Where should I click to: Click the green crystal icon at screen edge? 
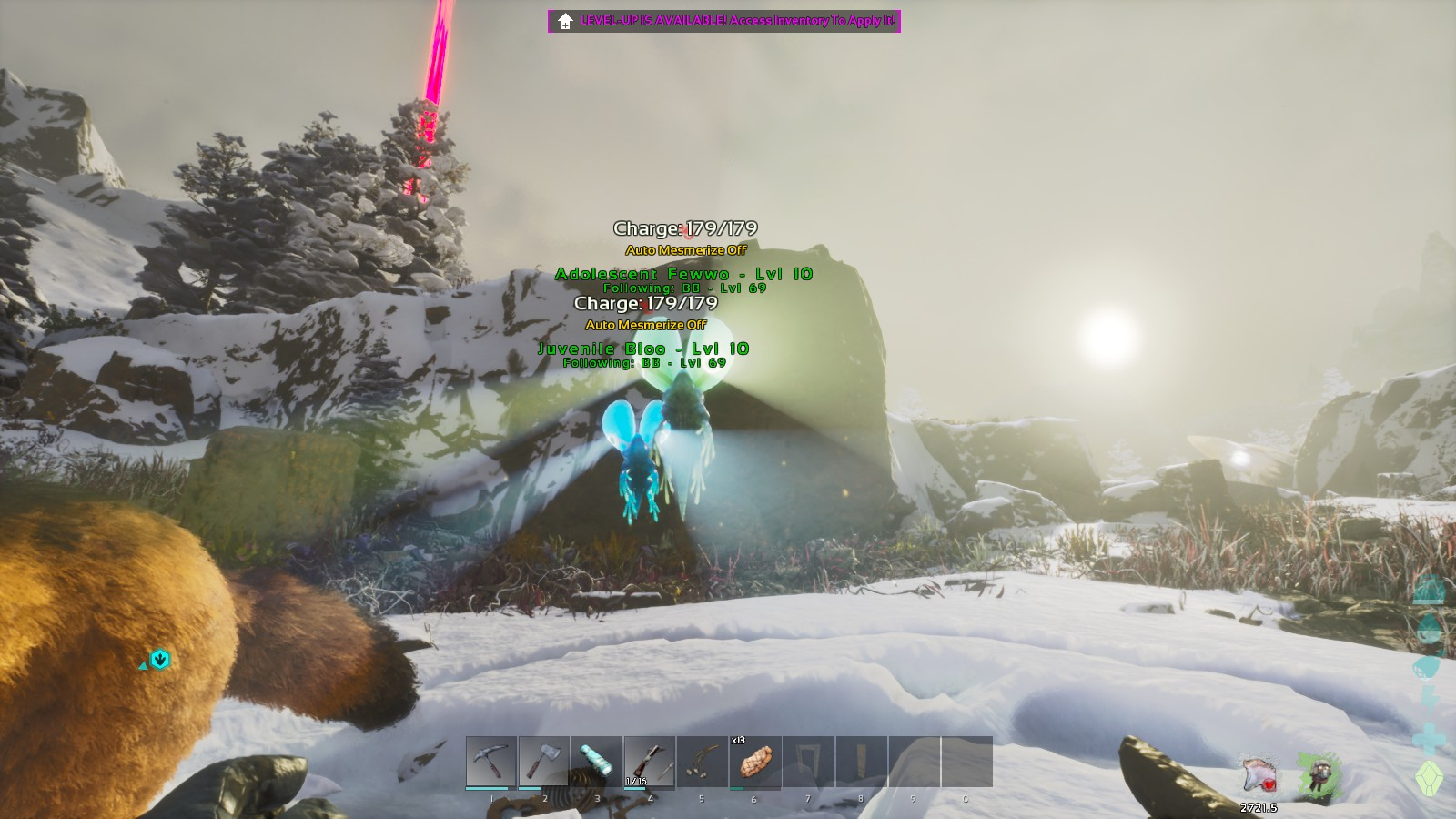pos(1430,778)
